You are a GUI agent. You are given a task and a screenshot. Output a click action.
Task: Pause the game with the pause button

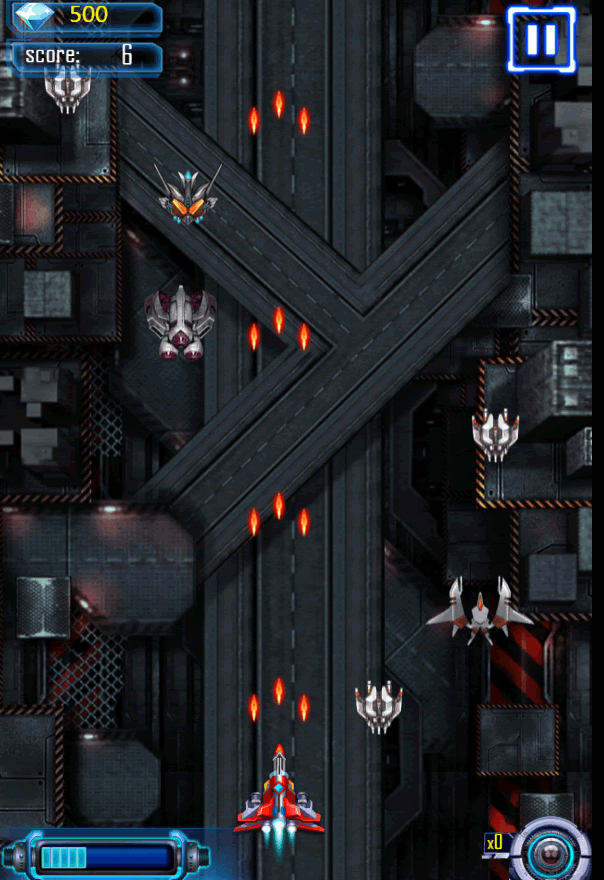(541, 40)
